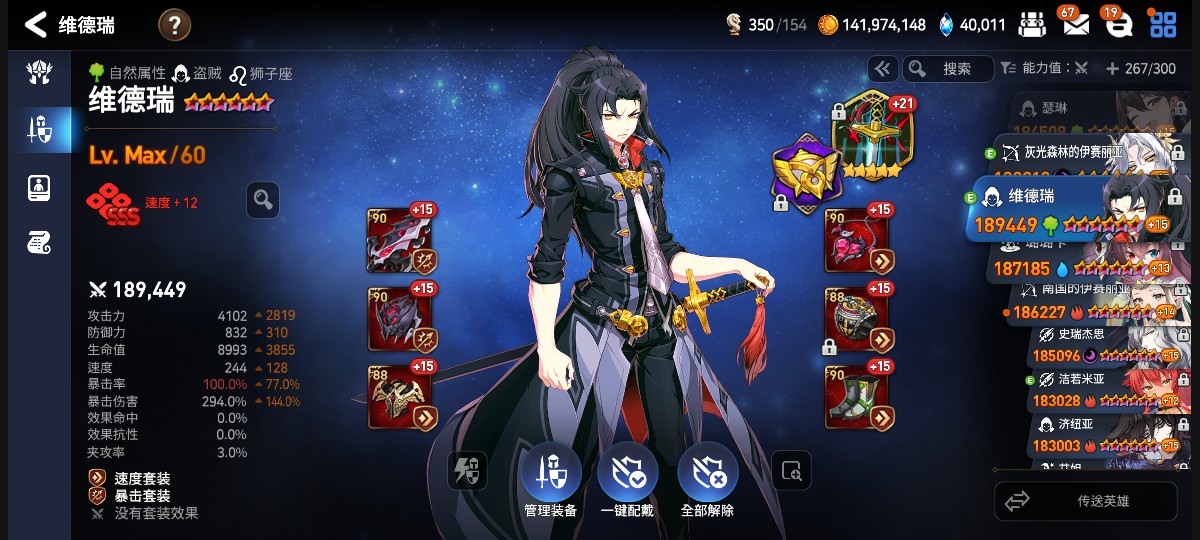Open the hero 搜索 search field
This screenshot has width=1200, height=540.
947,69
